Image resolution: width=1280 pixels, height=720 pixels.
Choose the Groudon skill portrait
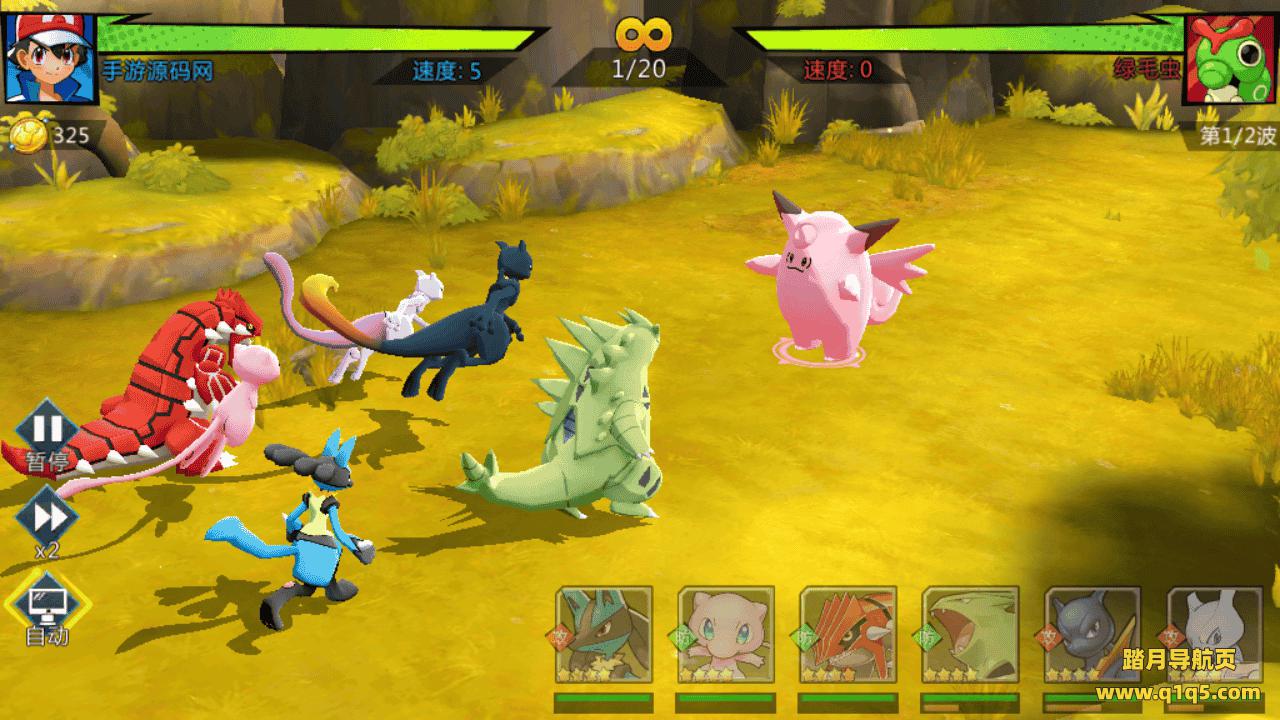[x=848, y=636]
